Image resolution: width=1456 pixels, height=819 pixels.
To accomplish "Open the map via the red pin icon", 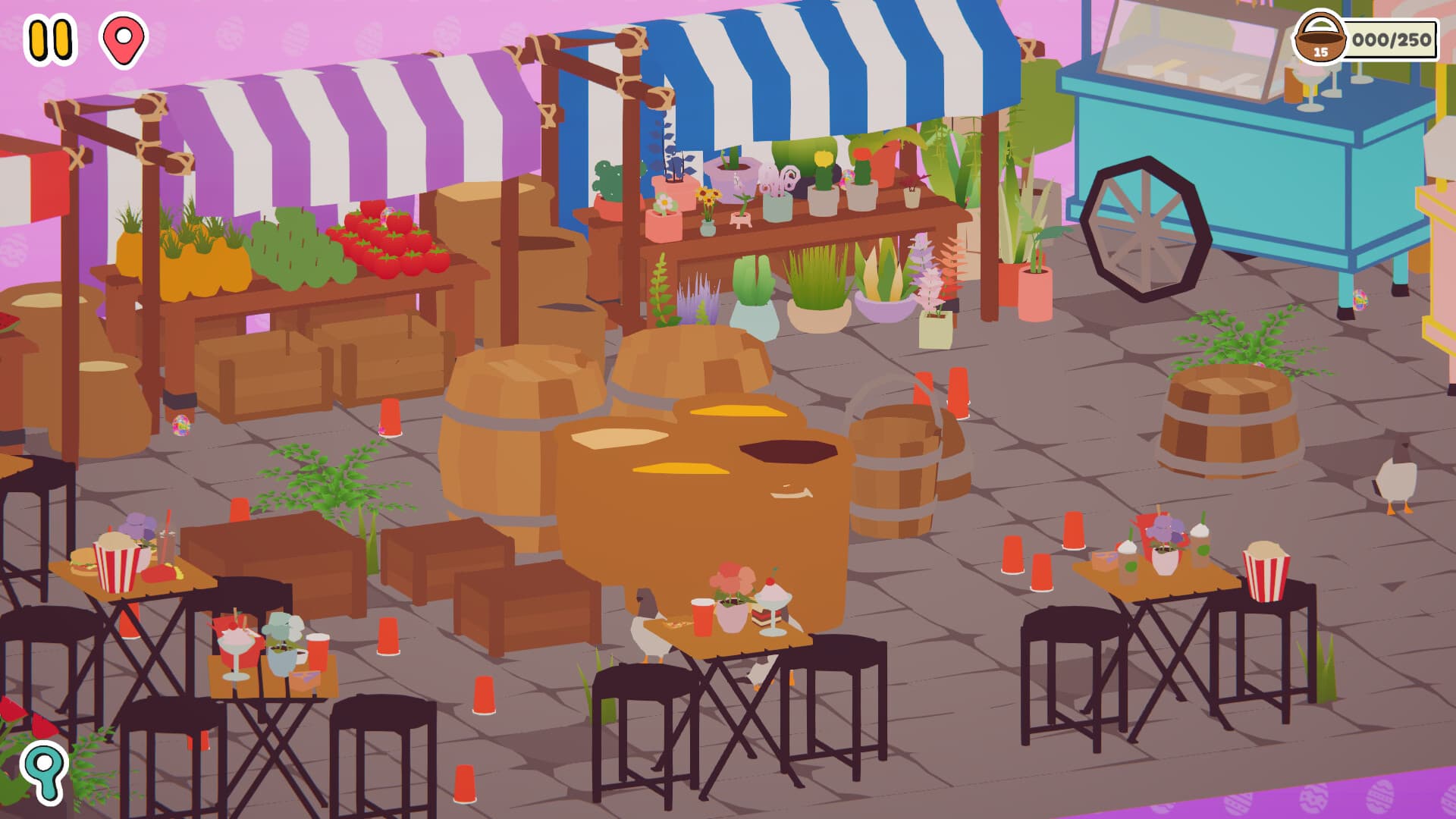I will pyautogui.click(x=121, y=40).
